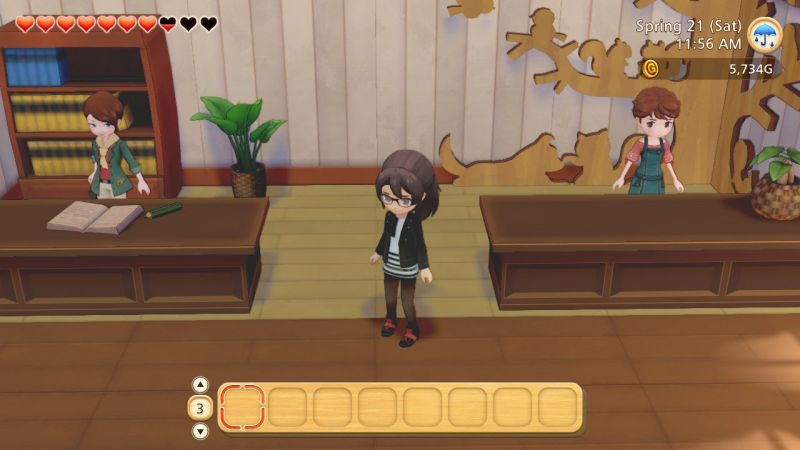
Task: Click the hotbar down arrow
Action: 200,431
